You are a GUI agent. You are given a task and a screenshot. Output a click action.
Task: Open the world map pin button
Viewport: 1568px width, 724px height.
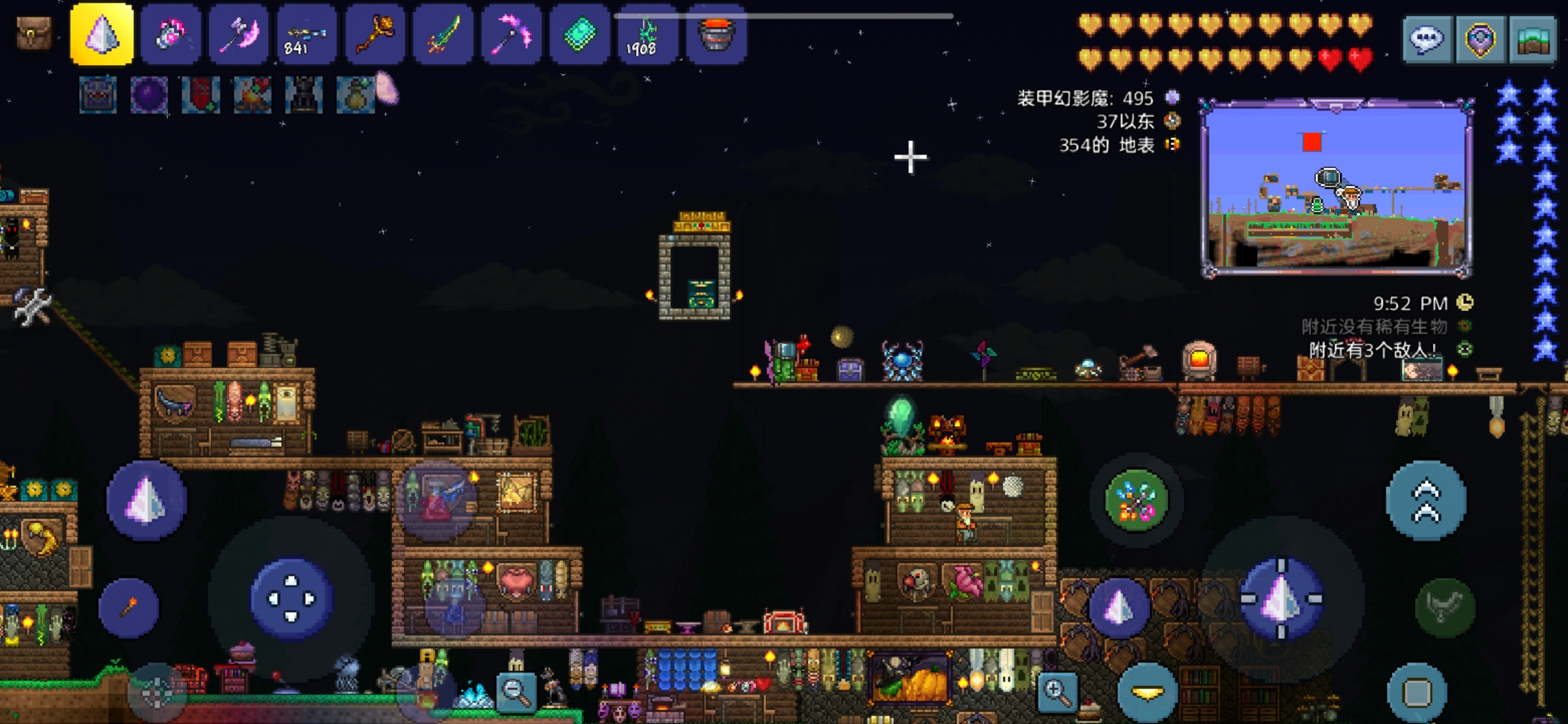[1480, 40]
